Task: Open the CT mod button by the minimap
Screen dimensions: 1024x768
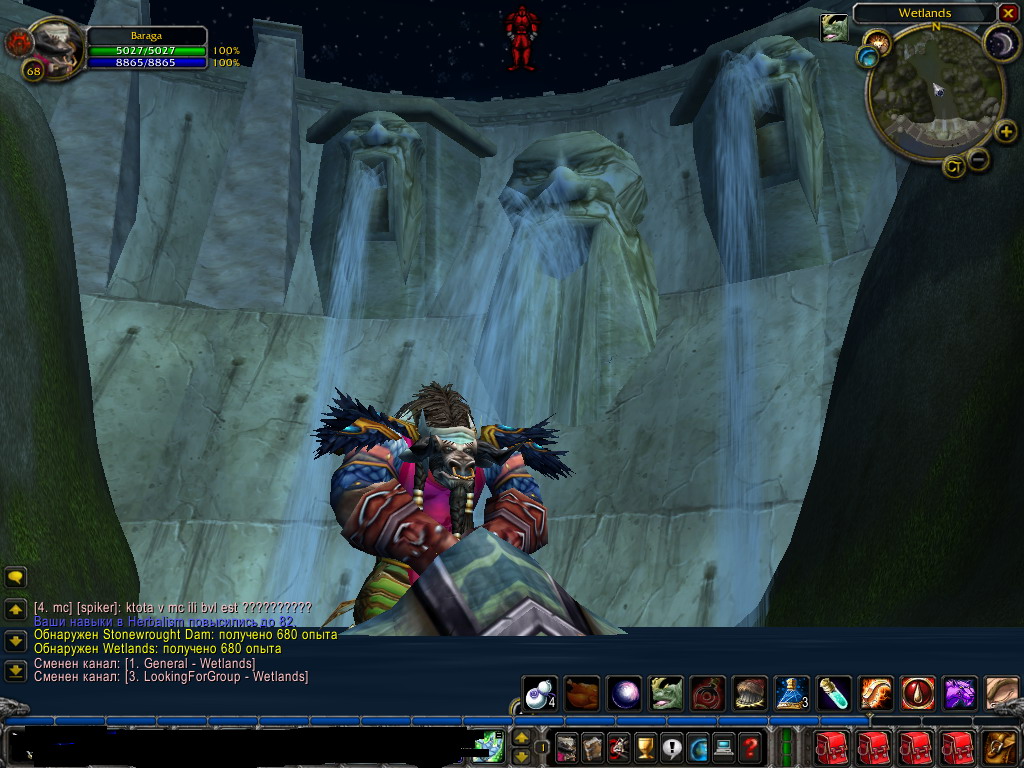Action: tap(953, 167)
